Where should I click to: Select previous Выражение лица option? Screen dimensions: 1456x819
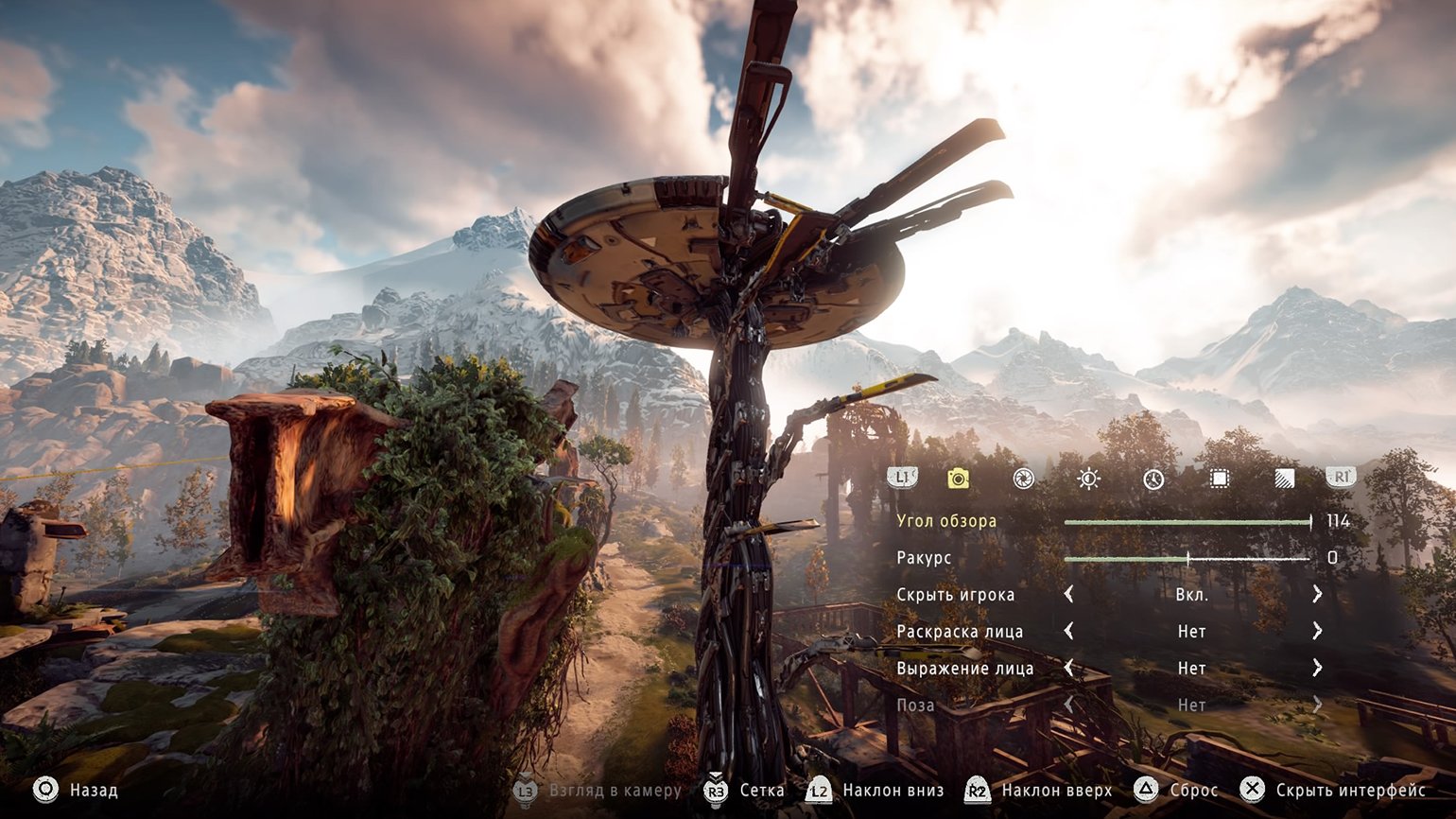1069,669
